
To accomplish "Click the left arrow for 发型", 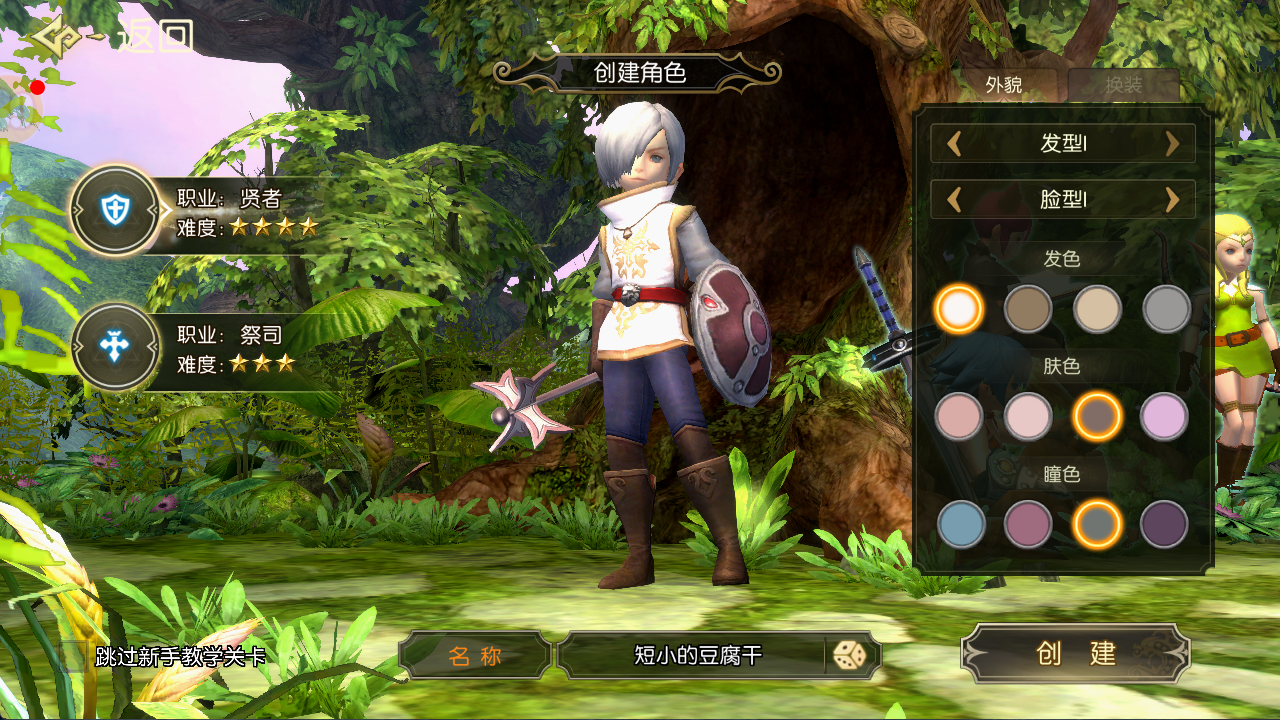I will click(954, 144).
